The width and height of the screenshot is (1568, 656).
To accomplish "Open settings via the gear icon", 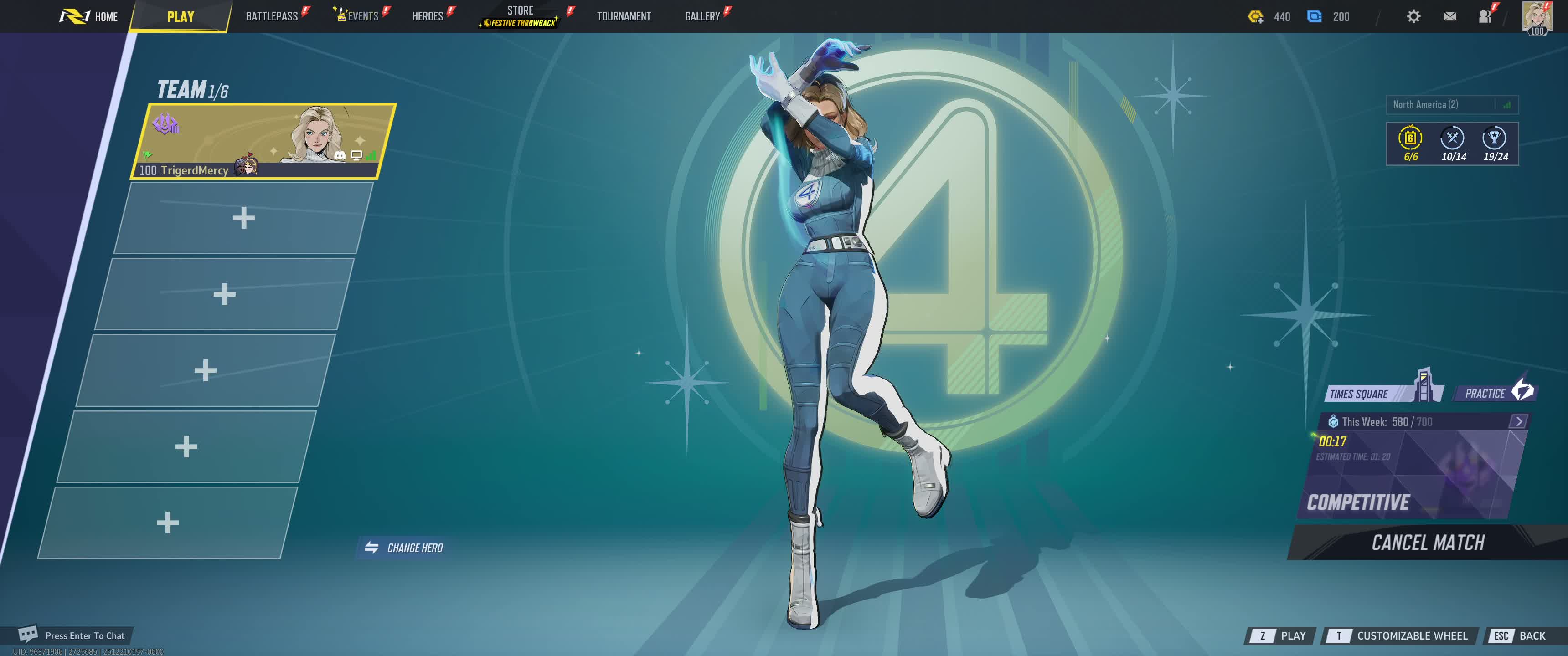I will [x=1413, y=16].
